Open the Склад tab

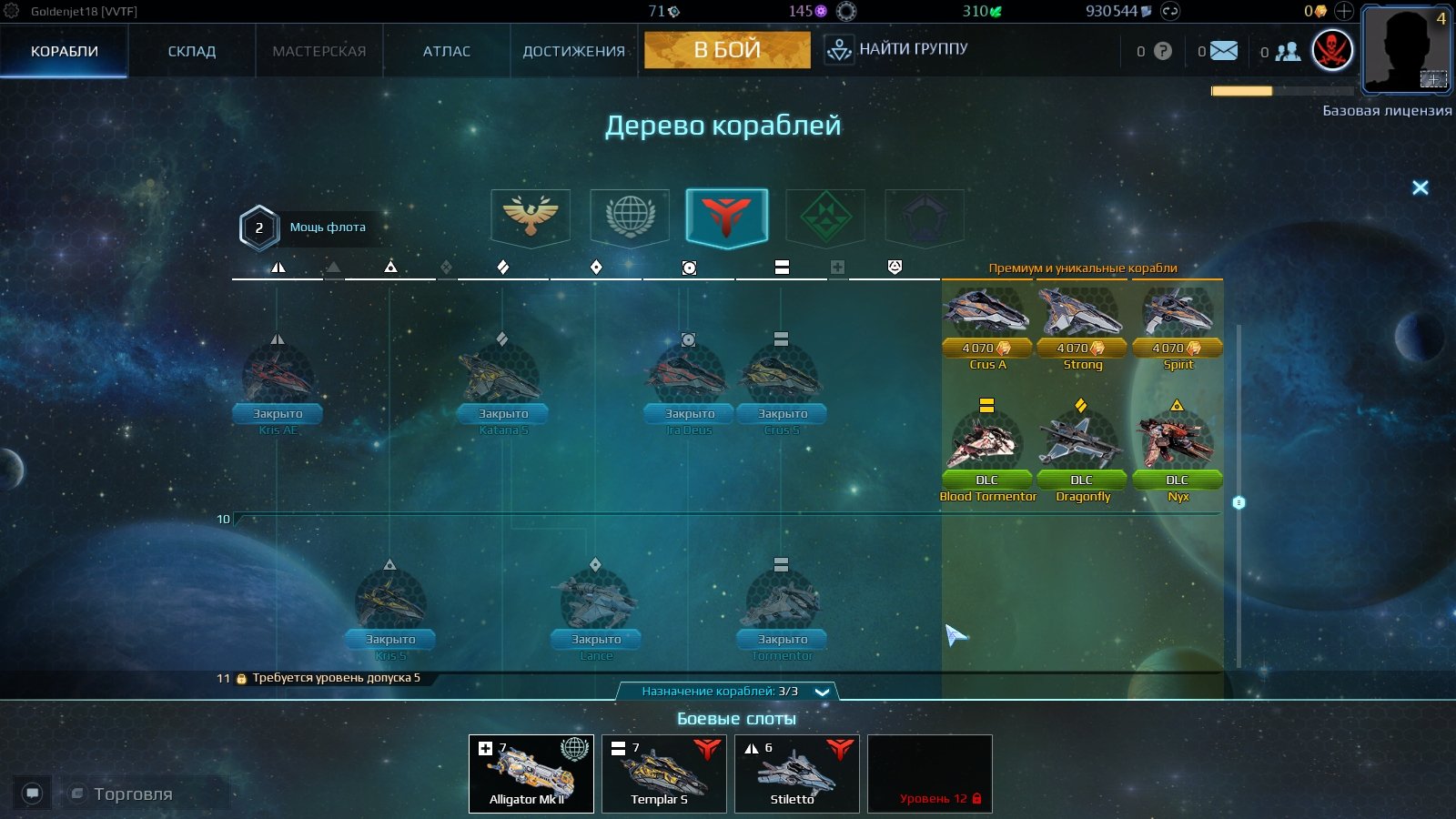192,51
